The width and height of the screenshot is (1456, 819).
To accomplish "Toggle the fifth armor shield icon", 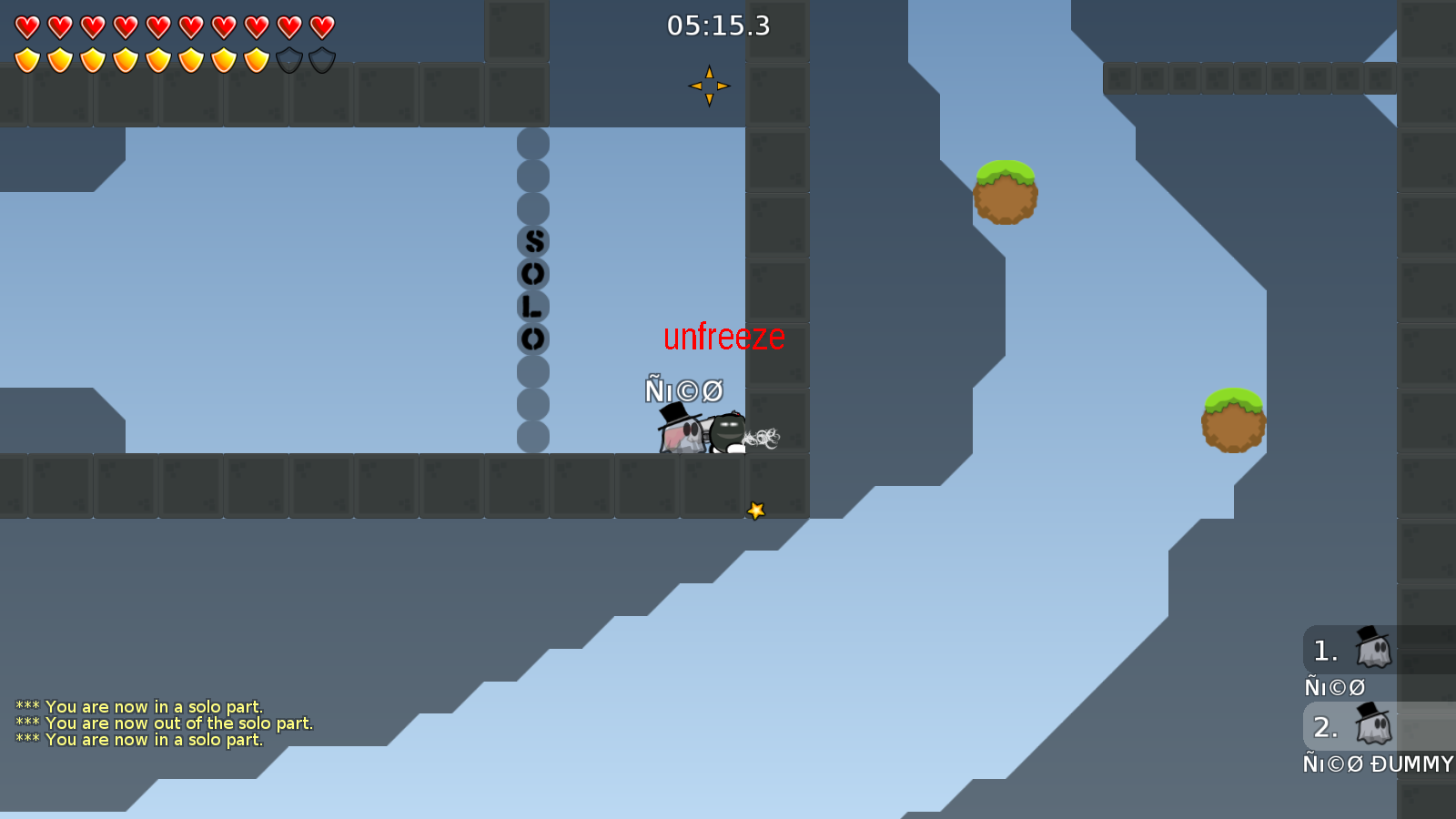I will tap(157, 58).
